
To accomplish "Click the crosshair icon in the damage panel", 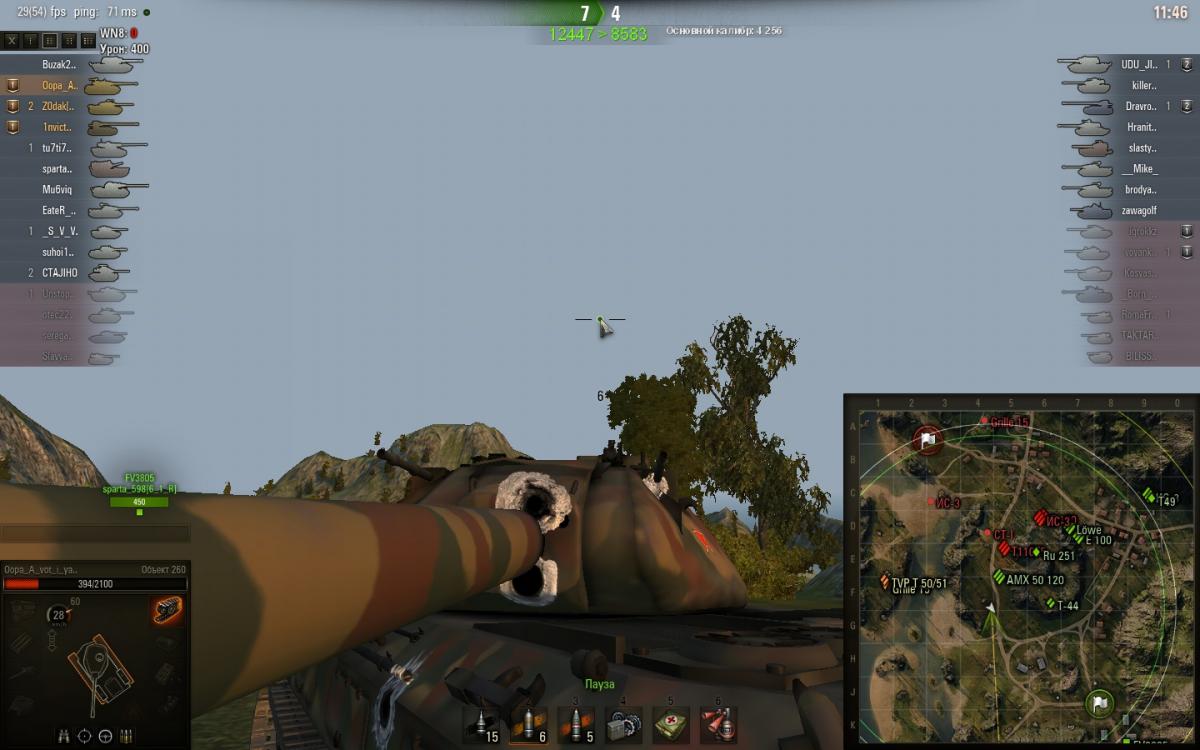I will tap(84, 736).
